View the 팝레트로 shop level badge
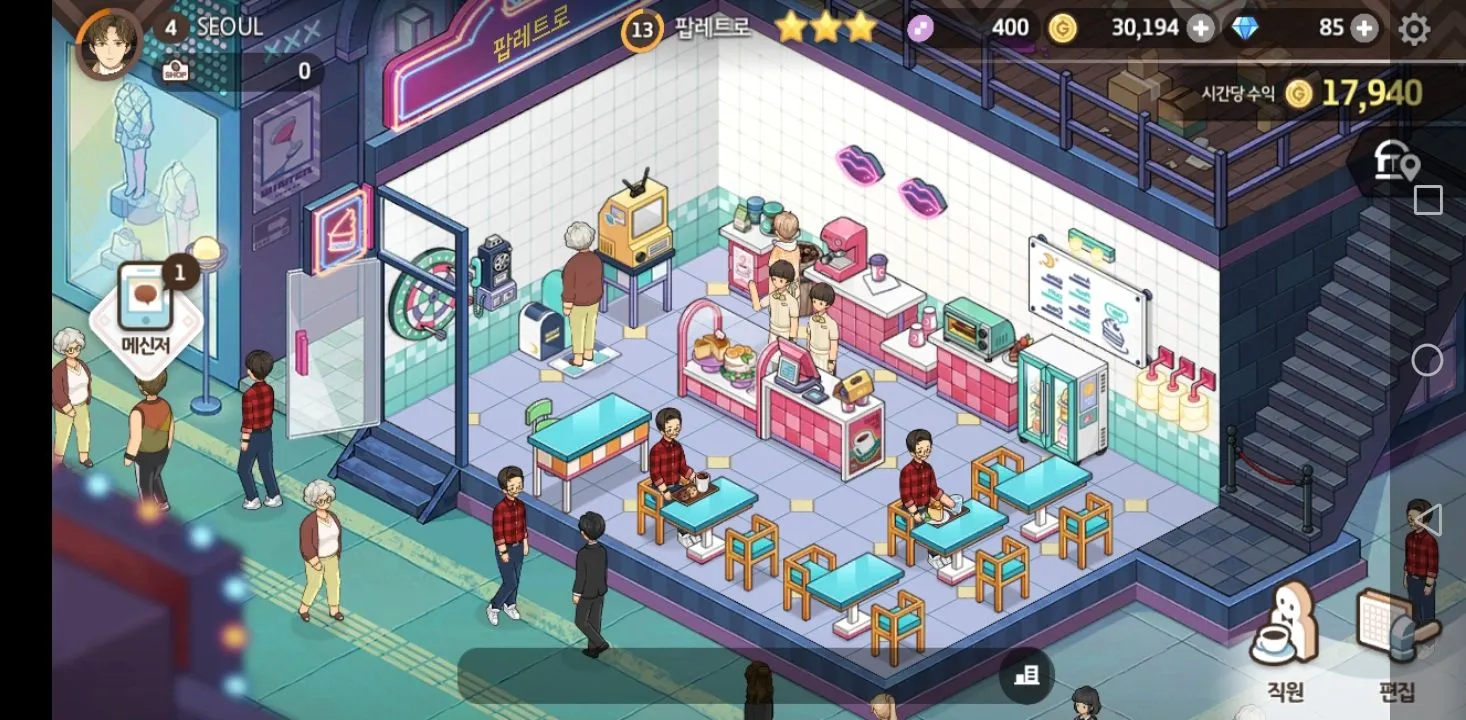Screen dimensions: 1466x720 click(x=642, y=30)
